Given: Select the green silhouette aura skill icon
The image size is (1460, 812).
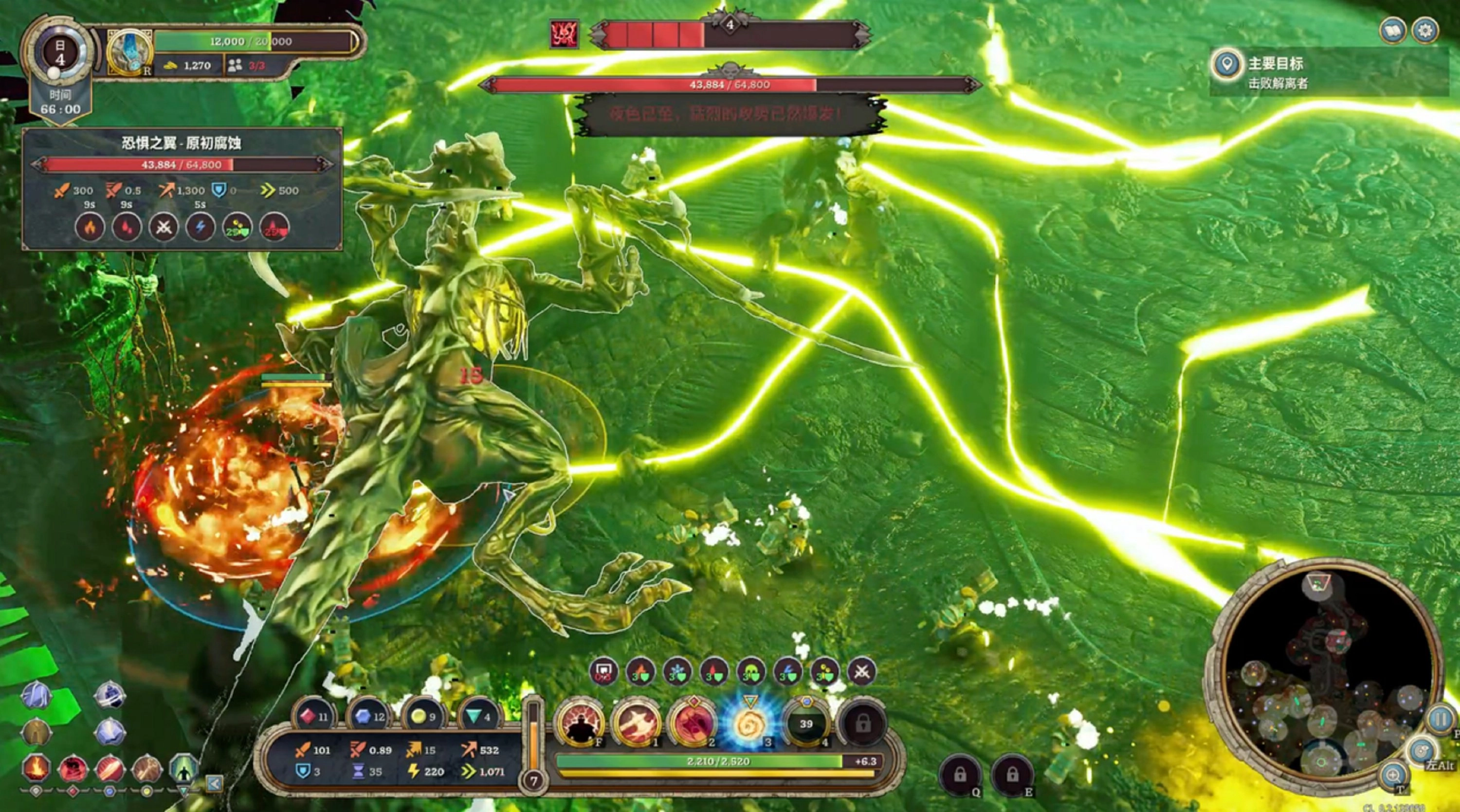Looking at the screenshot, I should tap(183, 769).
